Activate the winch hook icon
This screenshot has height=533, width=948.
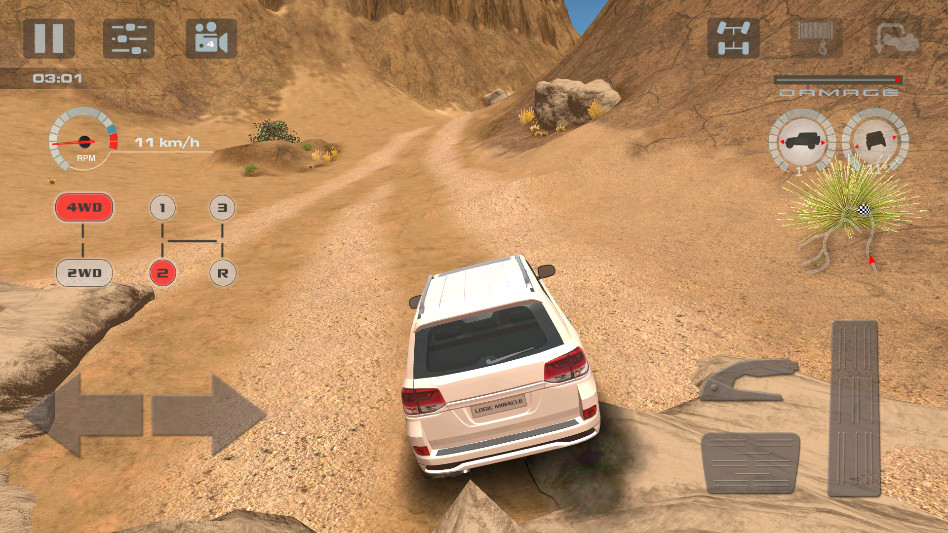tap(815, 38)
